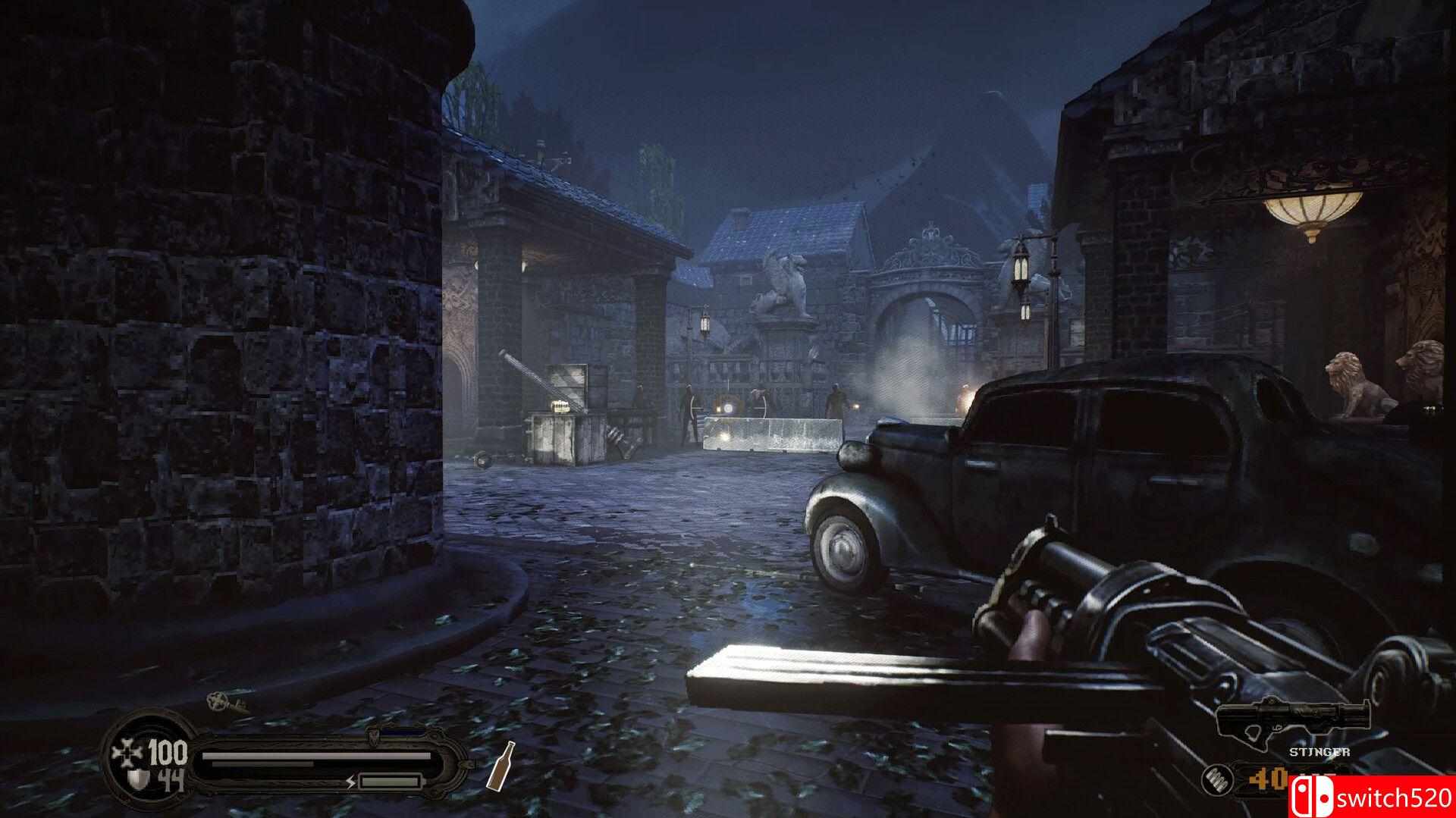This screenshot has width=1456, height=818.
Task: Select the STINGER weapon name label
Action: [1319, 752]
